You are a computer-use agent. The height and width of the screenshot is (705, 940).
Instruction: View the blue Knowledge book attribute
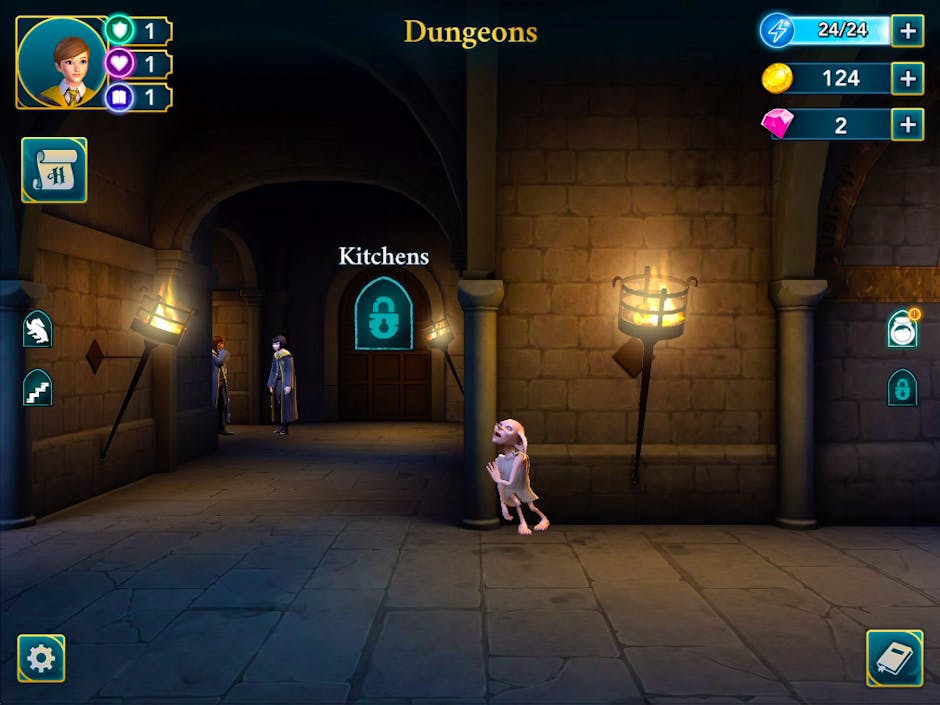[120, 97]
